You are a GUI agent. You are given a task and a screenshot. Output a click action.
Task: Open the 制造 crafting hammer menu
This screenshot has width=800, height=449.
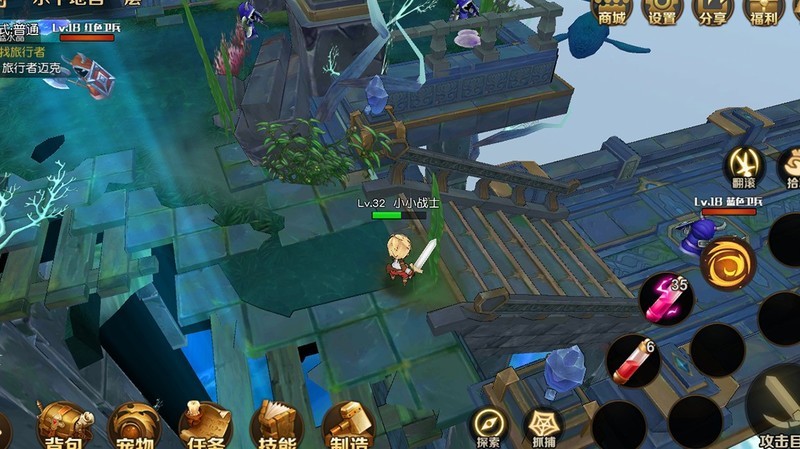348,425
